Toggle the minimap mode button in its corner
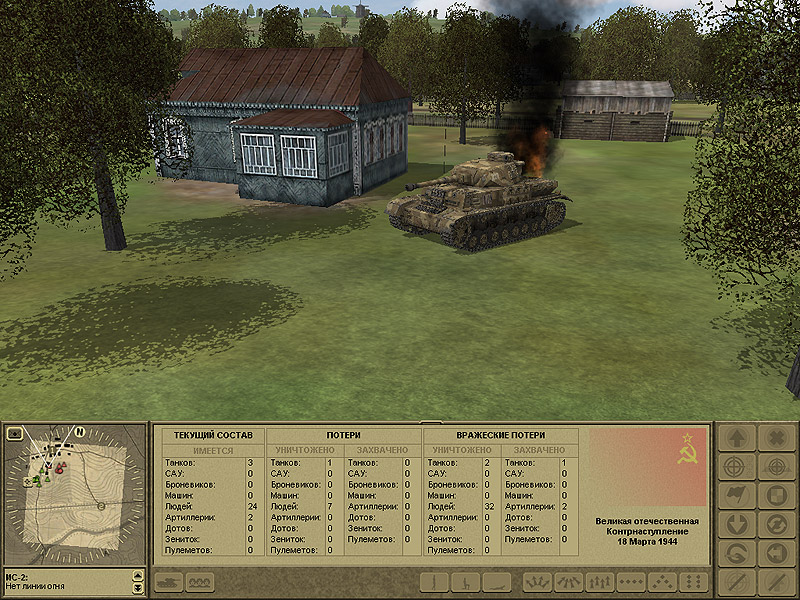Viewport: 800px width, 600px height. click(x=15, y=434)
